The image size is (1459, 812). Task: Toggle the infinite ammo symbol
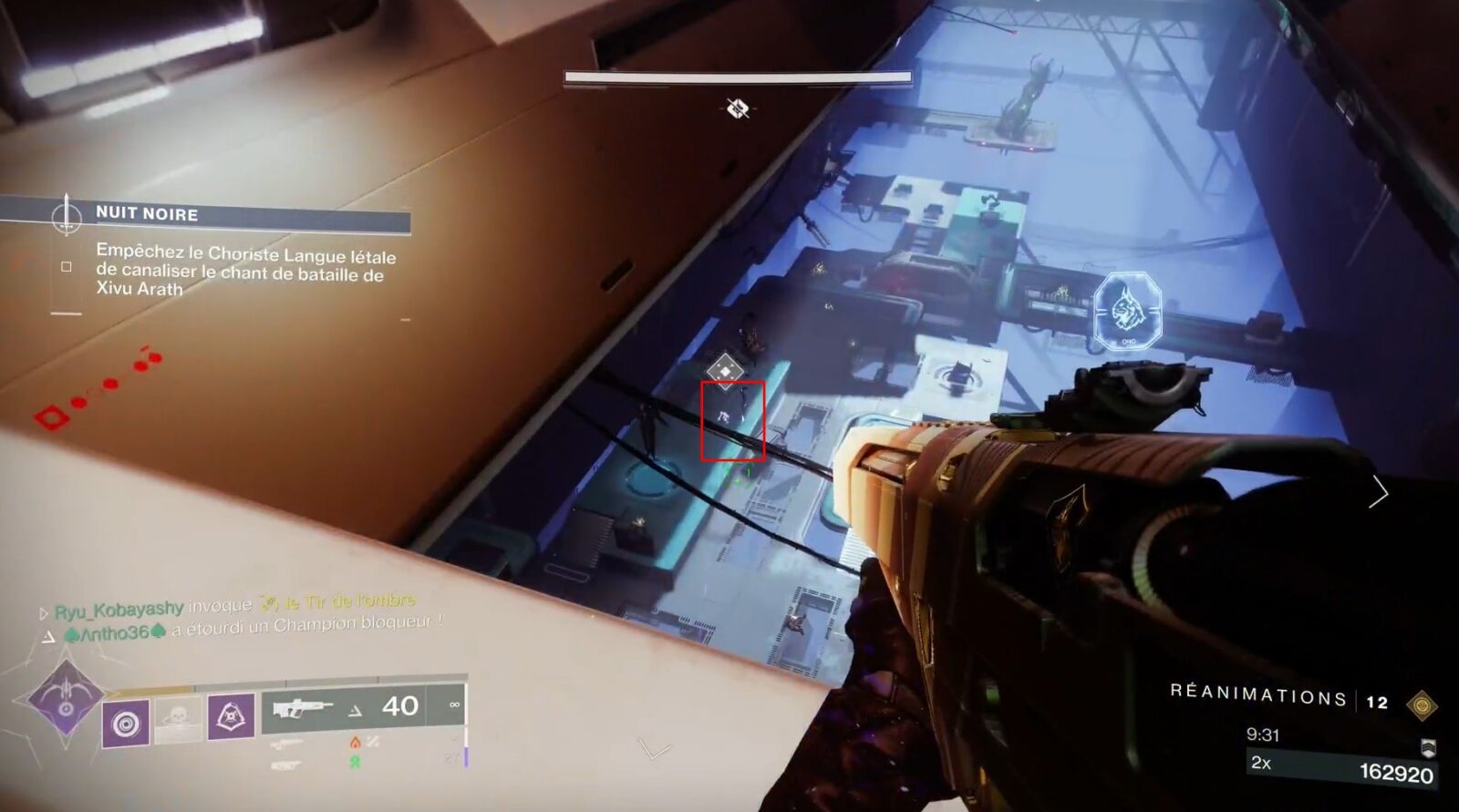point(454,704)
